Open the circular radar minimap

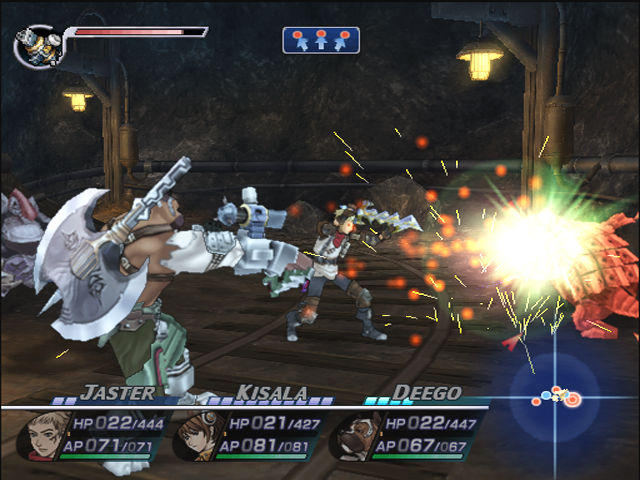pyautogui.click(x=555, y=398)
